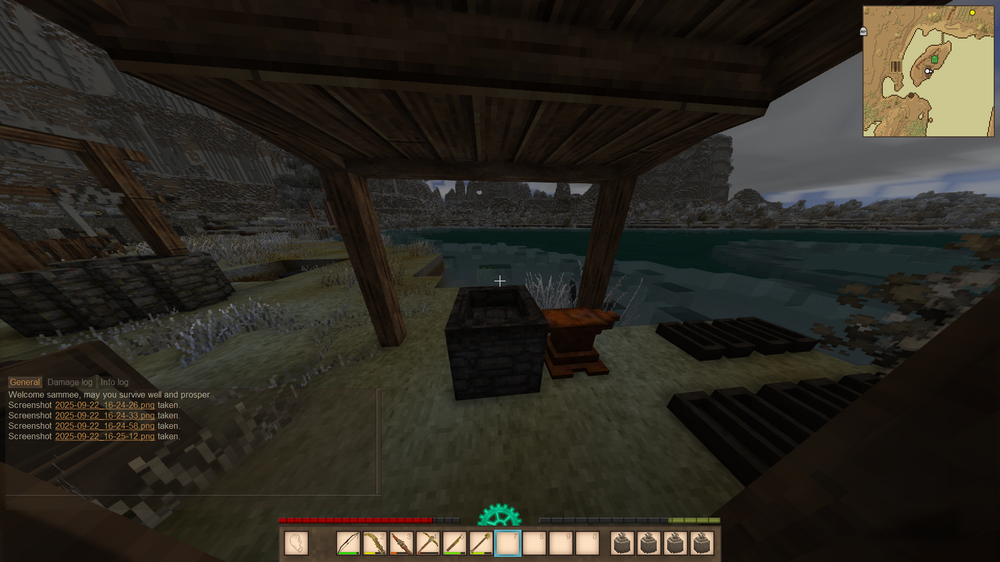This screenshot has height=562, width=1000.
Task: Choose the spear in hotbar slot 3
Action: point(401,543)
